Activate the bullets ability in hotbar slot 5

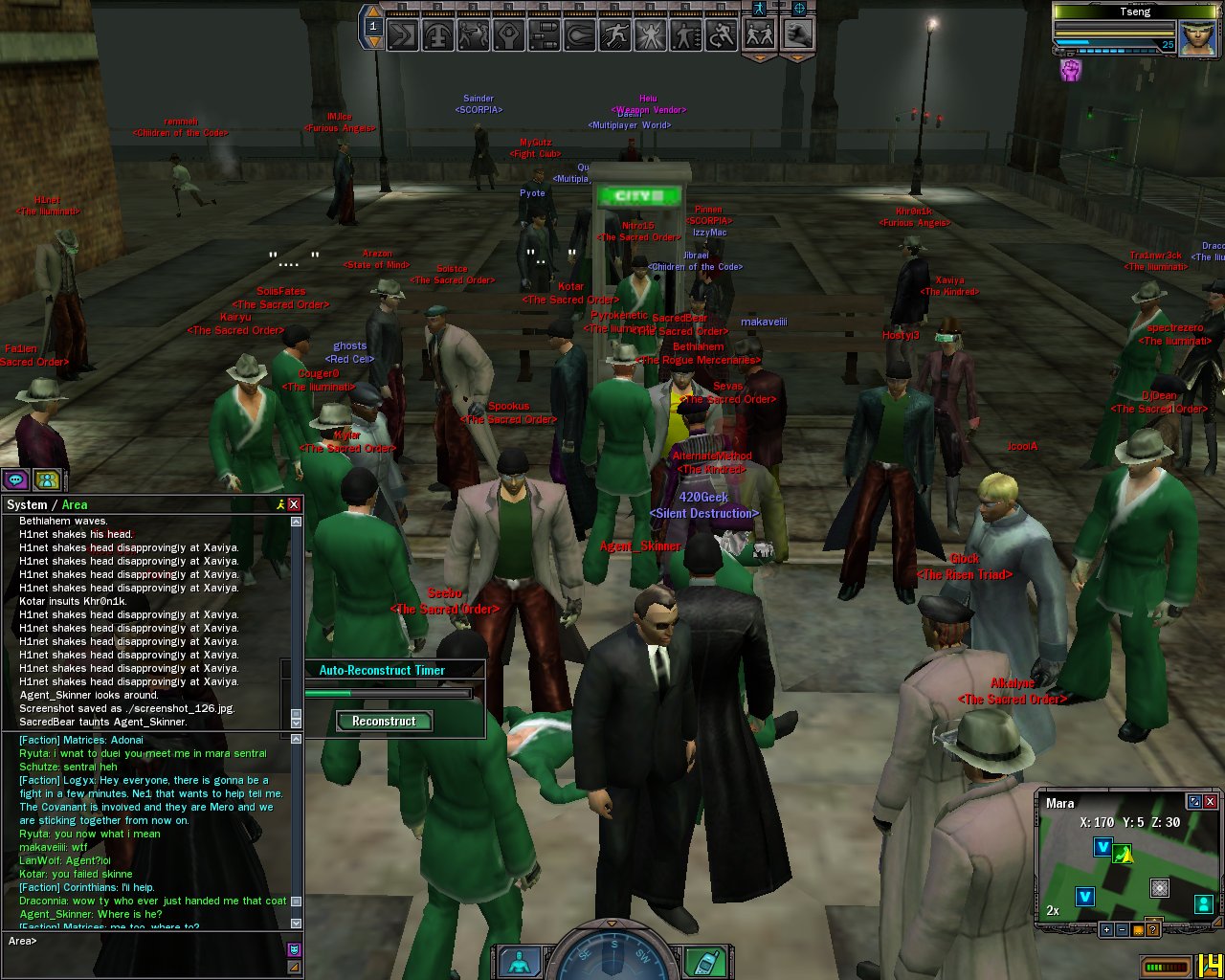[x=544, y=36]
